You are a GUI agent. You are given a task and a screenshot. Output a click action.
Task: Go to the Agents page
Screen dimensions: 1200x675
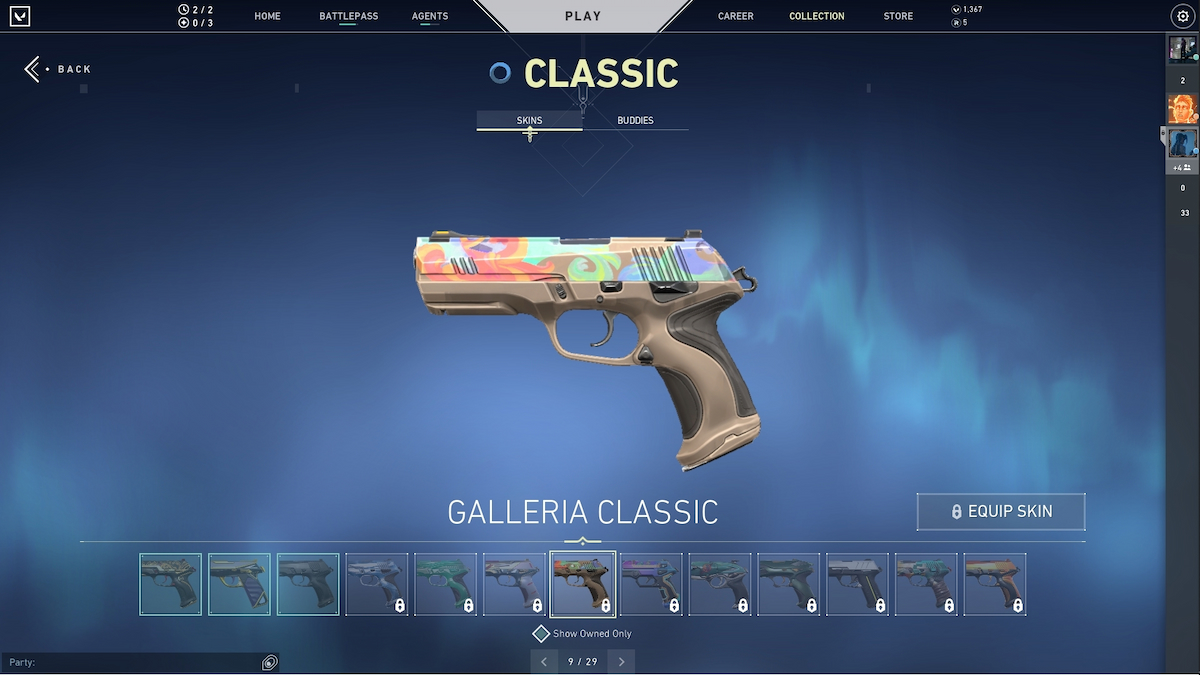(x=430, y=16)
